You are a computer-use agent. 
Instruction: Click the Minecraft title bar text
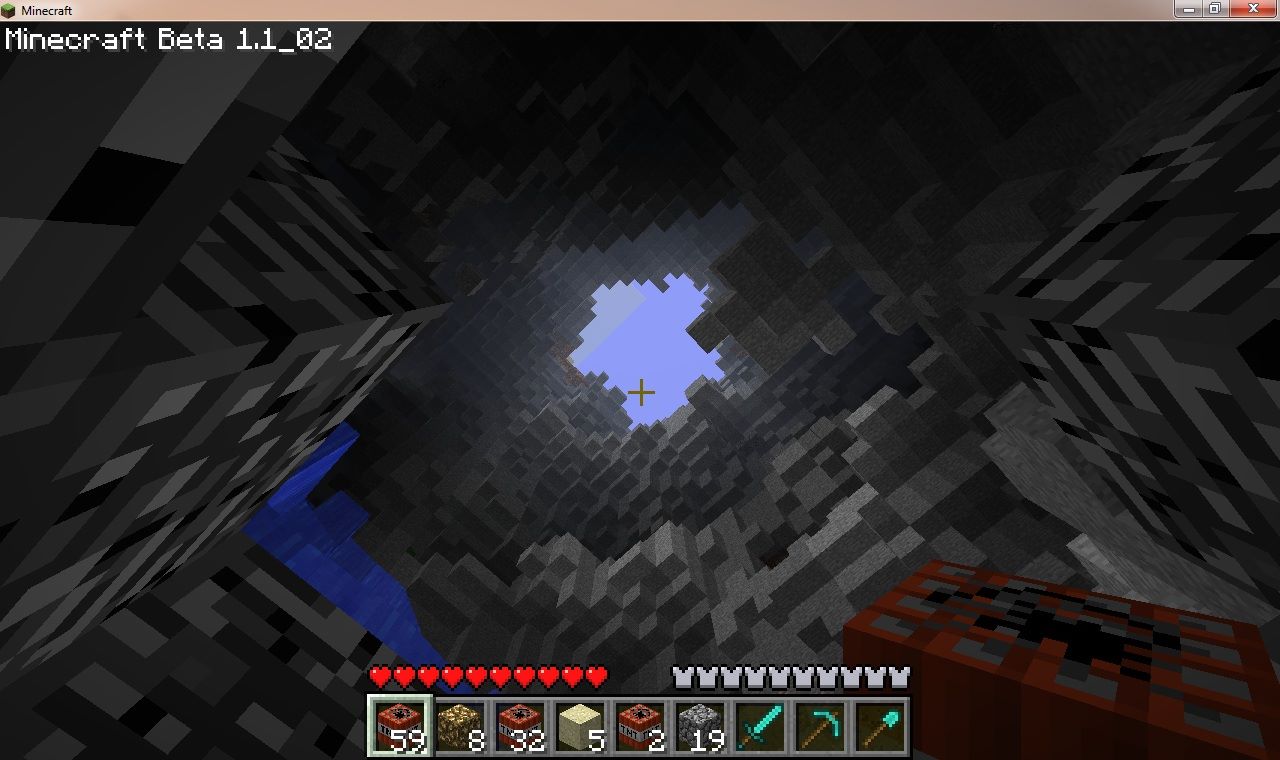click(x=45, y=9)
